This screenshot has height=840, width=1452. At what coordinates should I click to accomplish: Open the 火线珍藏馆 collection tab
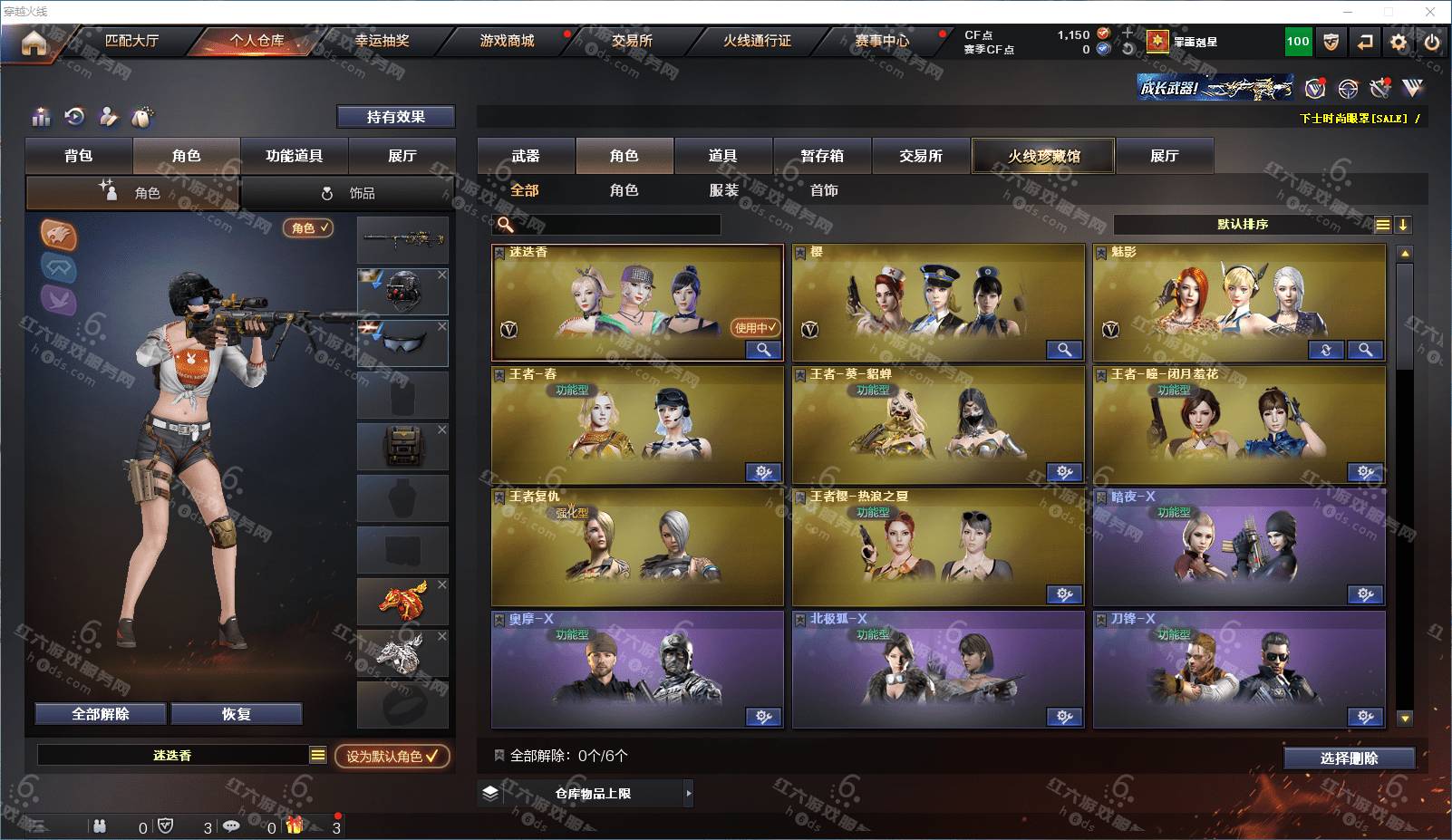pyautogui.click(x=1043, y=156)
